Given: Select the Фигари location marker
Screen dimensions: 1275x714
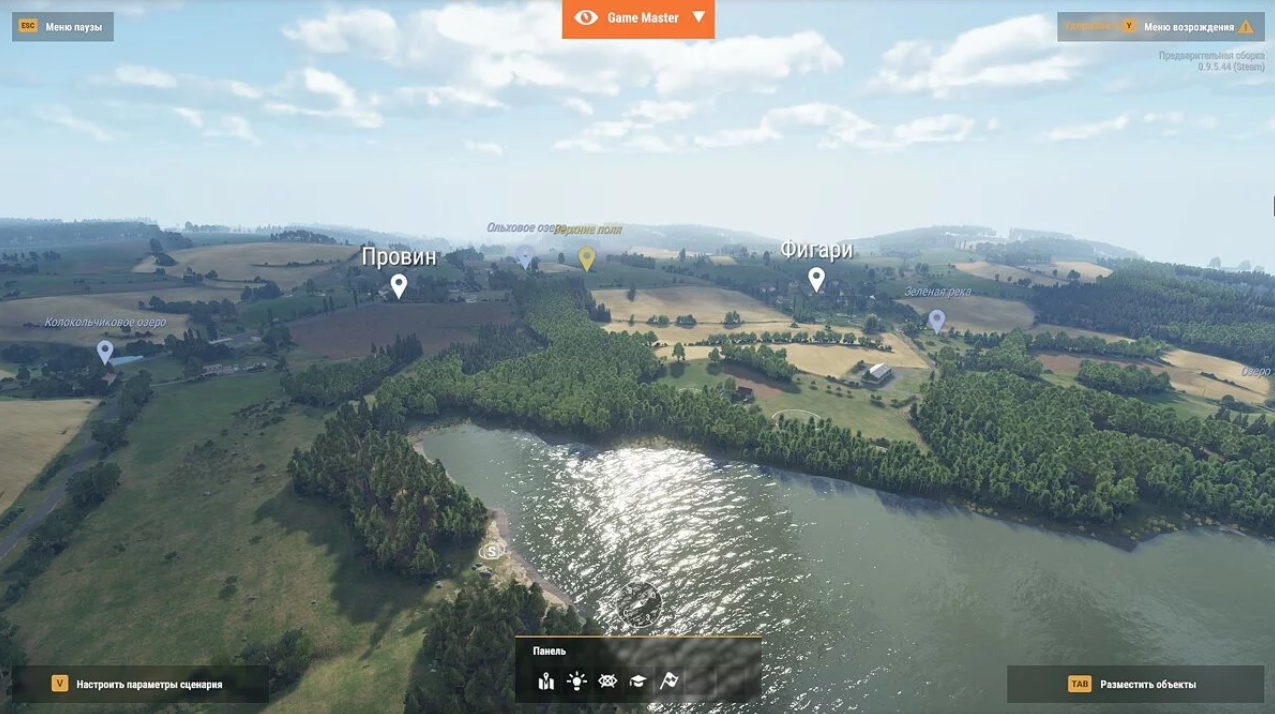Looking at the screenshot, I should (x=816, y=279).
